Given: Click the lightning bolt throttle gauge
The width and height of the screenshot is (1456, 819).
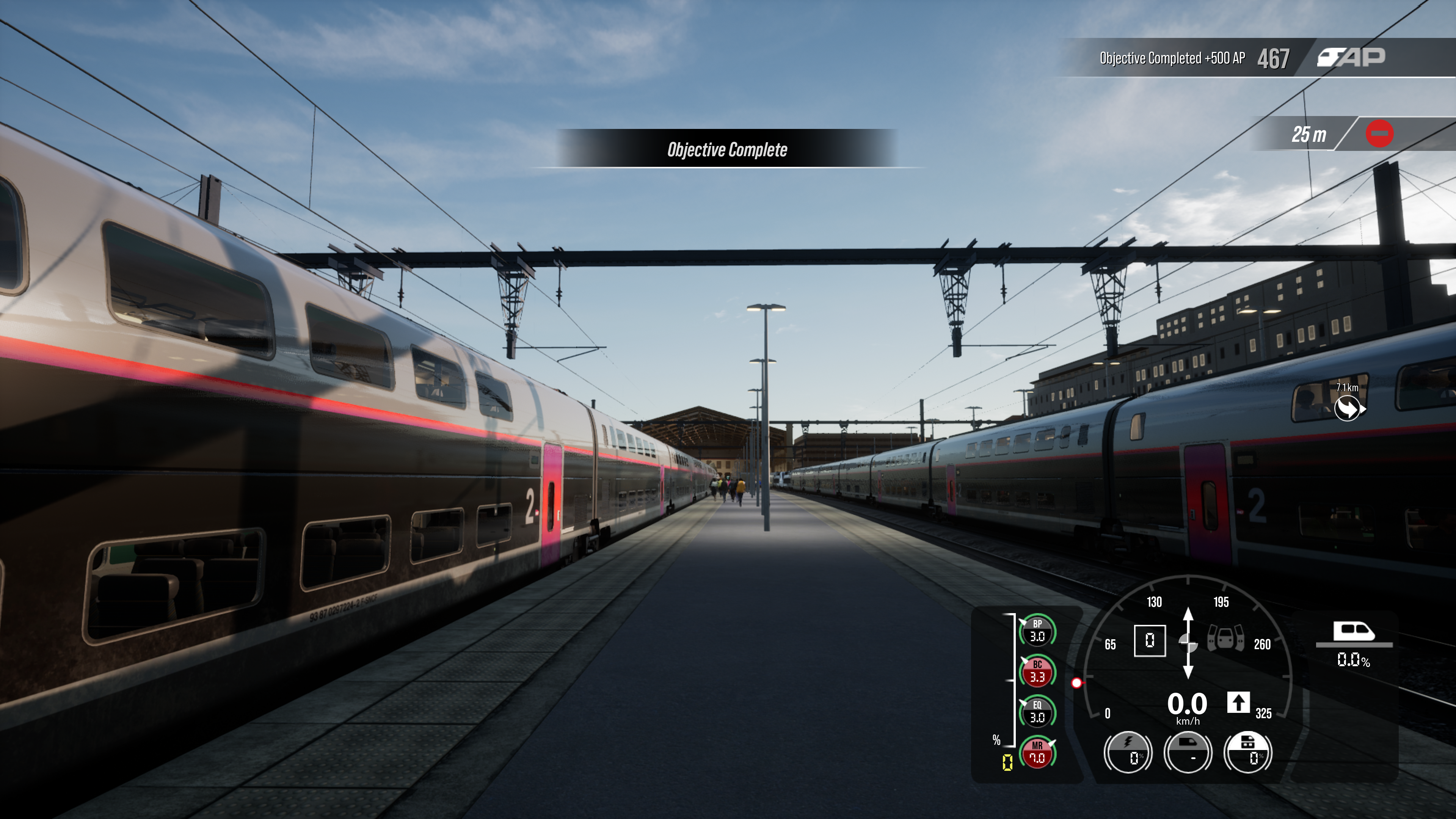Looking at the screenshot, I should (1128, 752).
